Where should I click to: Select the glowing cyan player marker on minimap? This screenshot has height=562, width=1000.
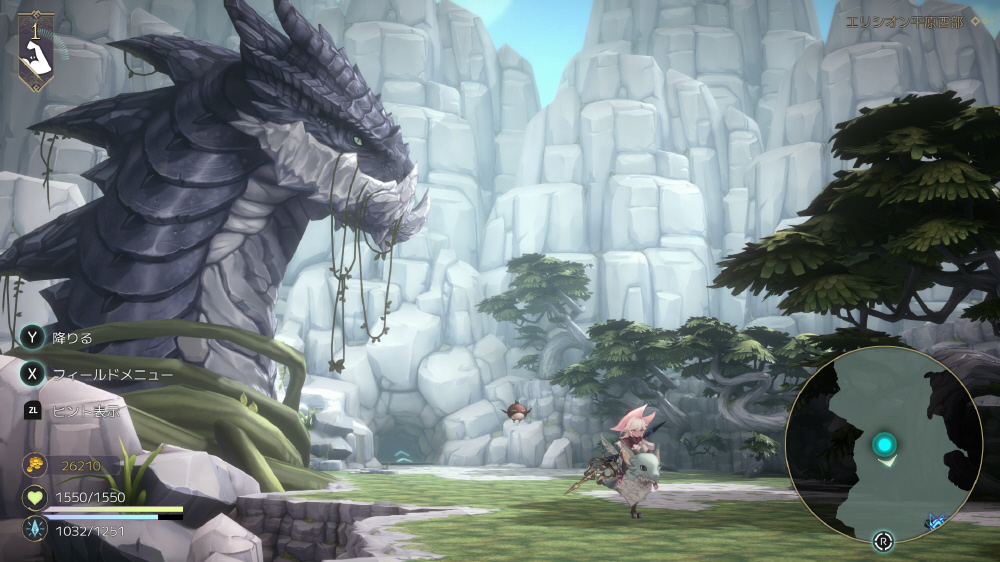point(884,444)
